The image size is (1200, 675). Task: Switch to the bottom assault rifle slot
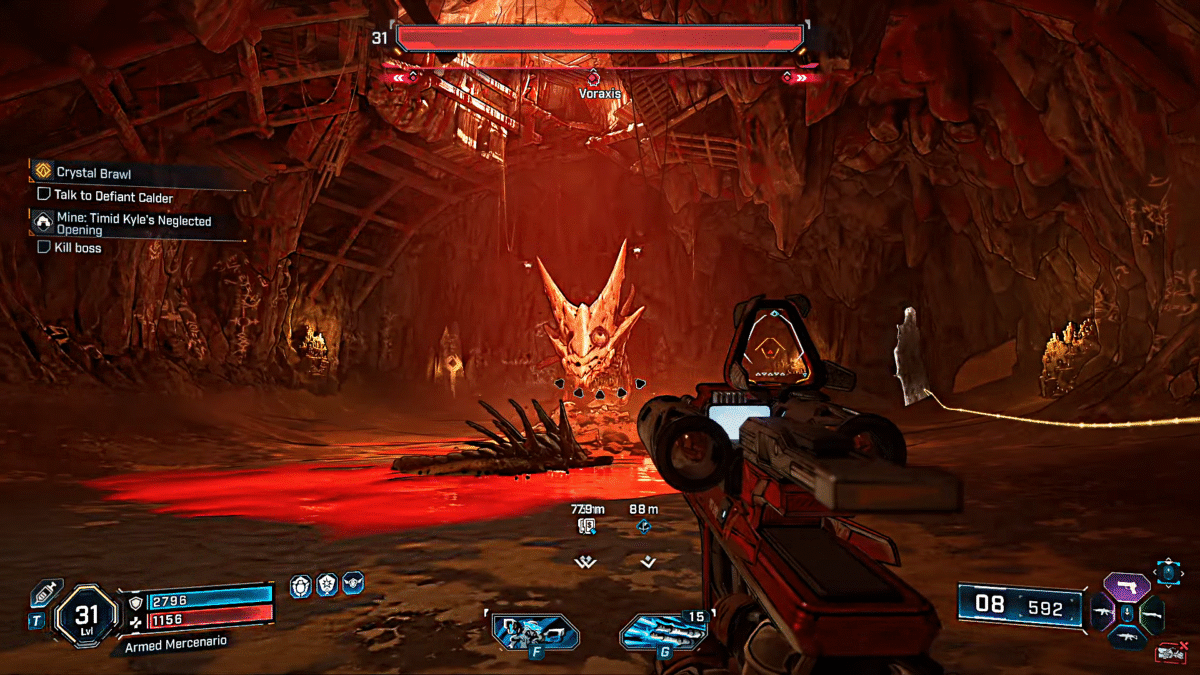tap(1128, 636)
